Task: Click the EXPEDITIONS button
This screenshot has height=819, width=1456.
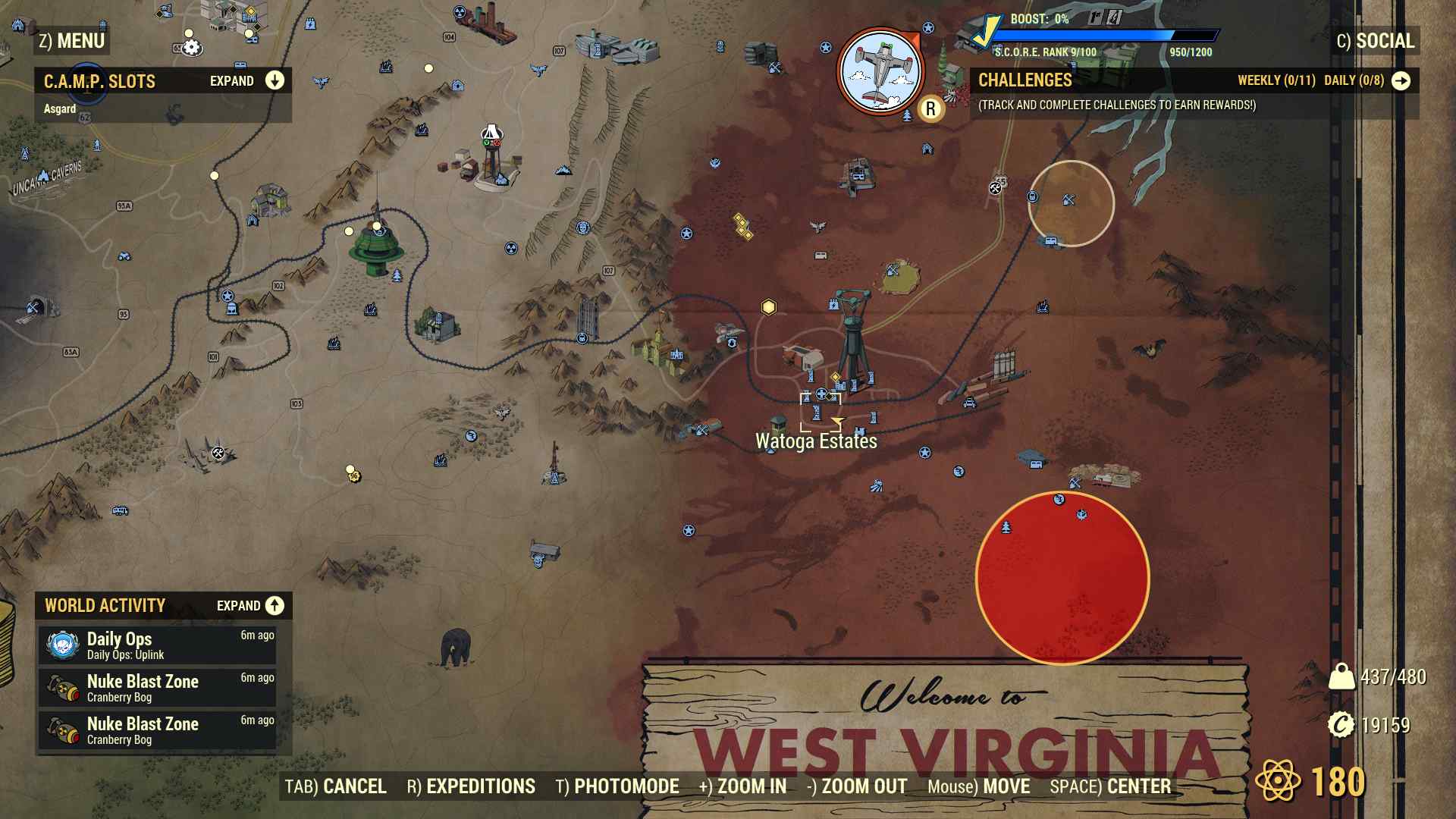Action: pyautogui.click(x=478, y=786)
